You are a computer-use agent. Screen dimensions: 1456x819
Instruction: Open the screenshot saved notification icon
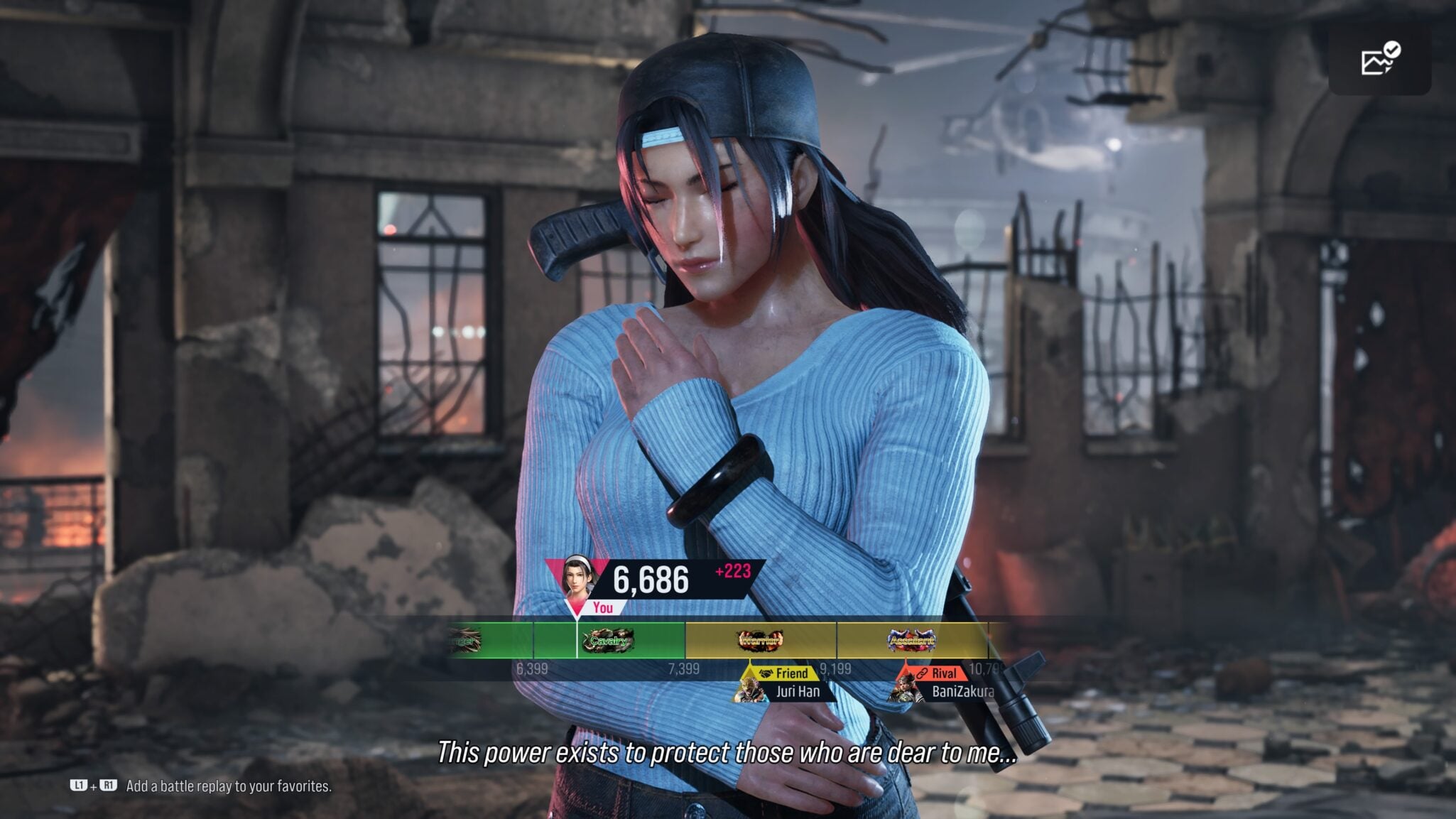tap(1379, 60)
